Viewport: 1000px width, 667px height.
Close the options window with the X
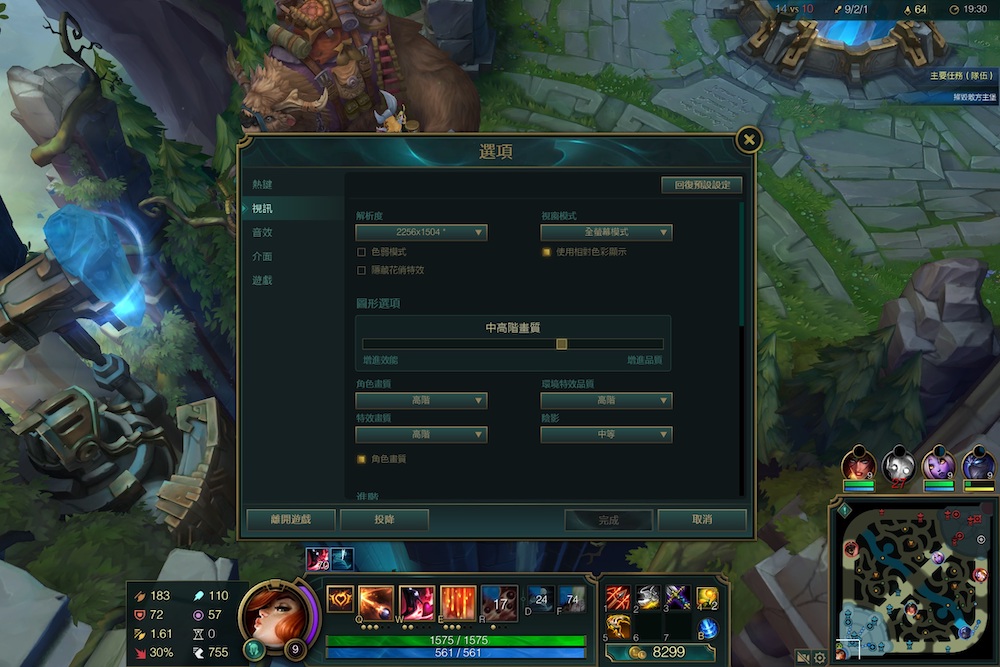tap(749, 140)
